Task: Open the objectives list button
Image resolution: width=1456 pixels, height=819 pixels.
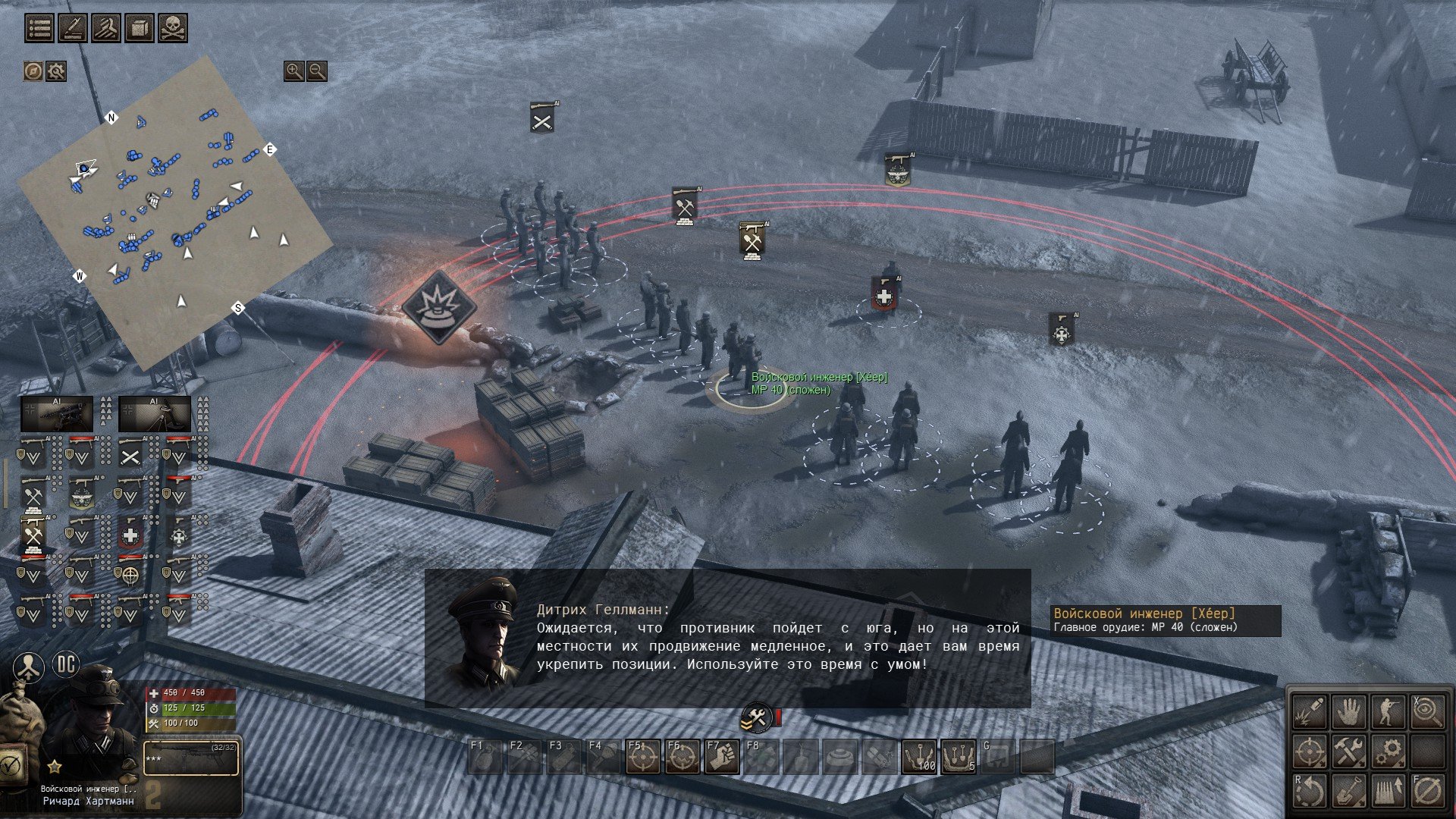Action: tap(39, 28)
